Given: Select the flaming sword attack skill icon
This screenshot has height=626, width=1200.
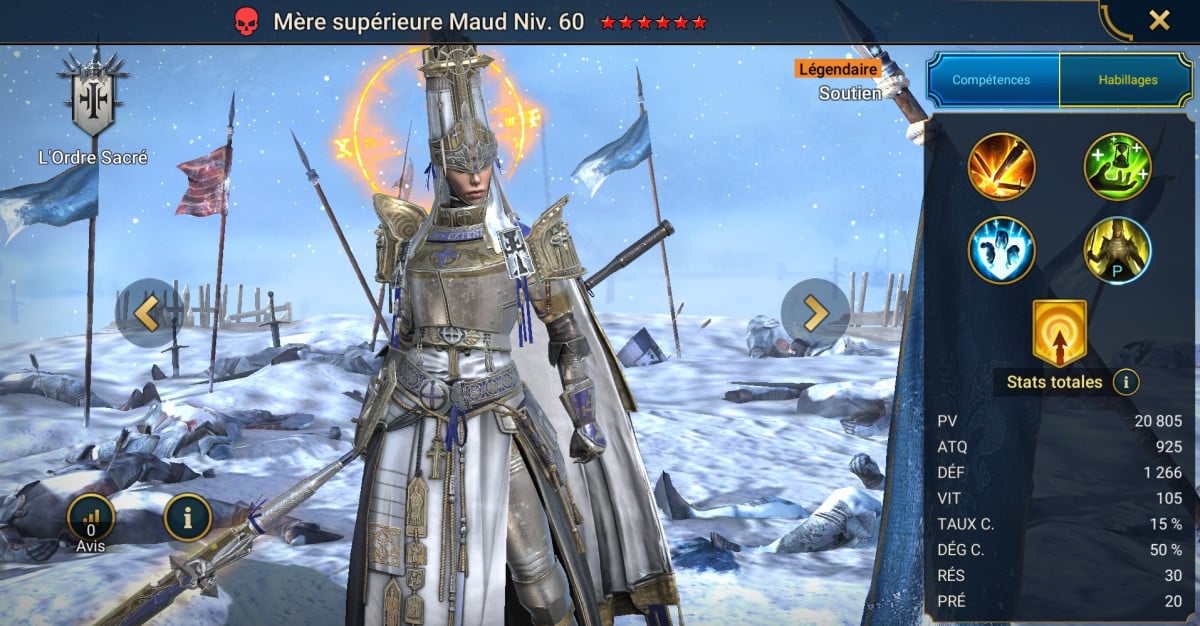Looking at the screenshot, I should pos(1001,167).
